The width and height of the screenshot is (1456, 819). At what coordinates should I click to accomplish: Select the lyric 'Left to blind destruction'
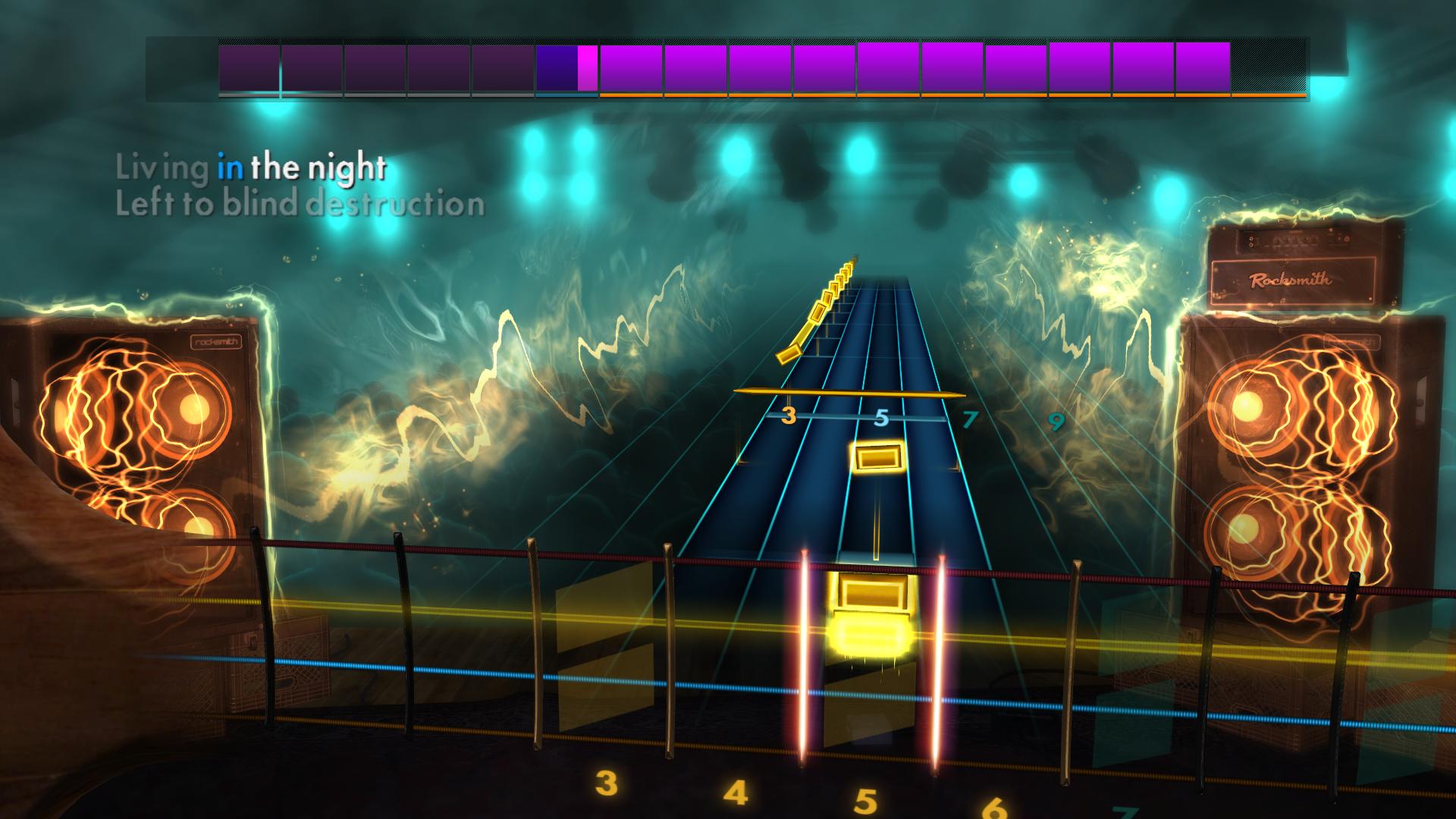tap(300, 203)
